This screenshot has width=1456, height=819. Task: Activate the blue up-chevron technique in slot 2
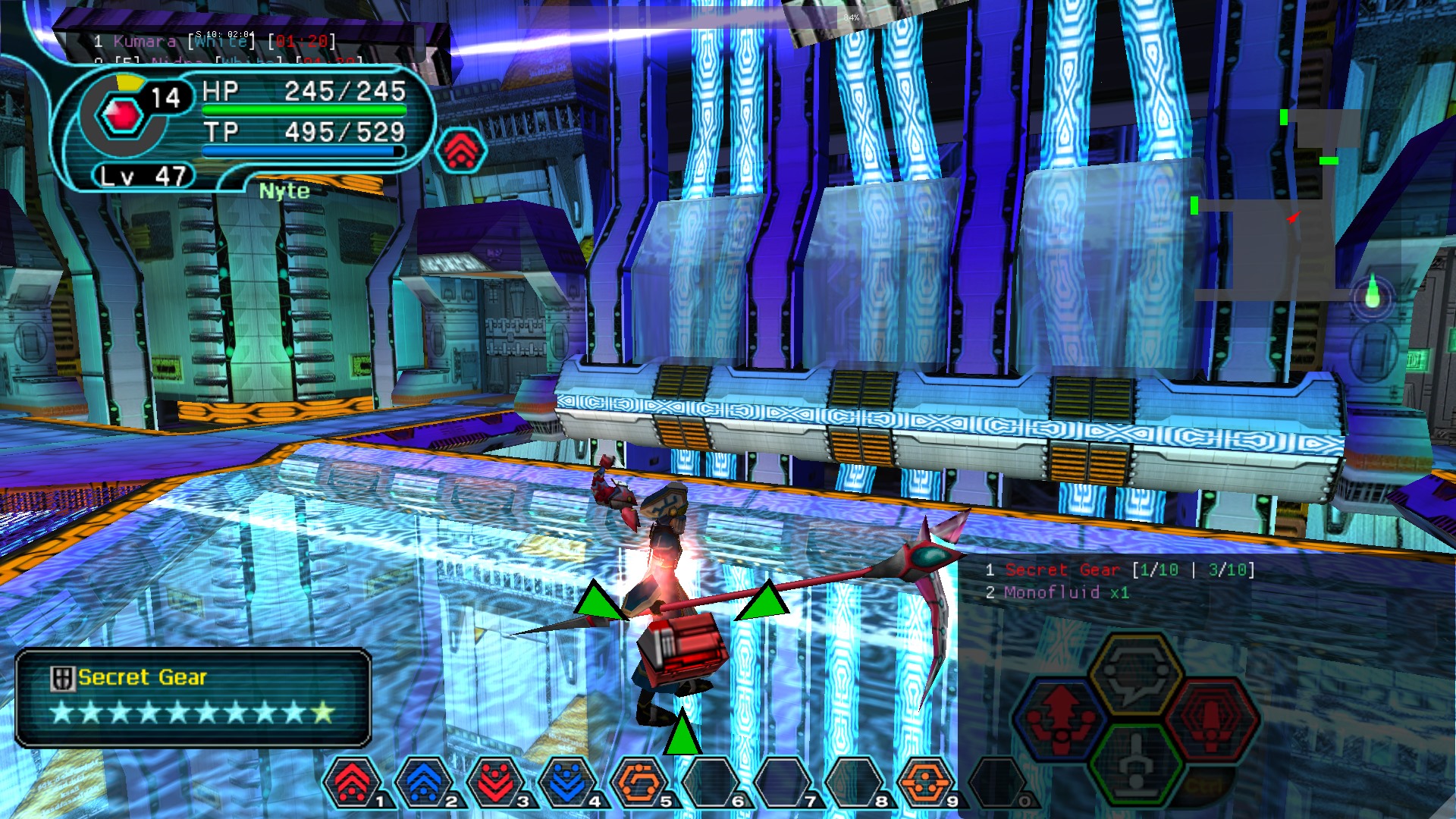424,782
